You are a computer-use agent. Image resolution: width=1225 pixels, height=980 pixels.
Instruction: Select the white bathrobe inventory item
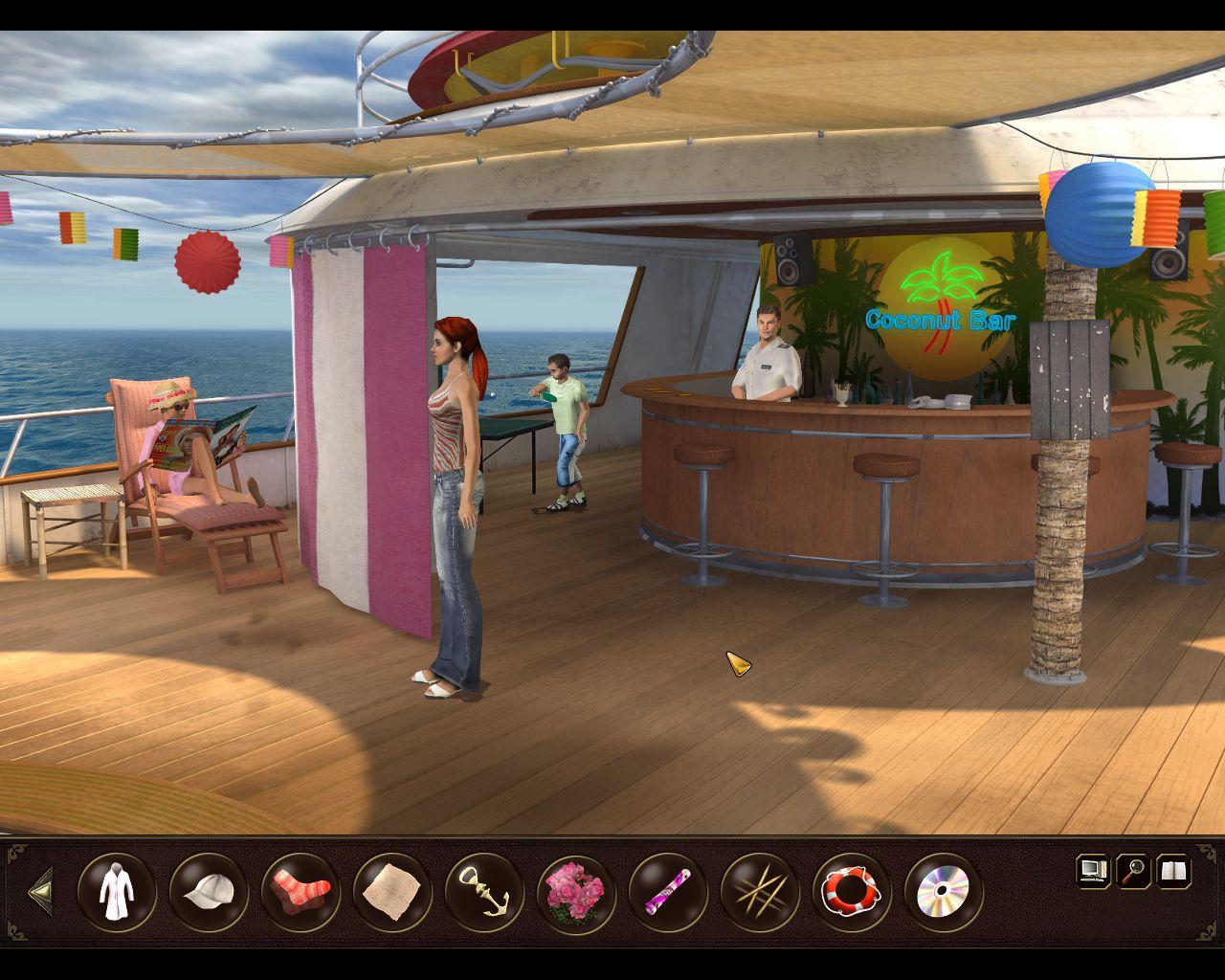(x=116, y=892)
